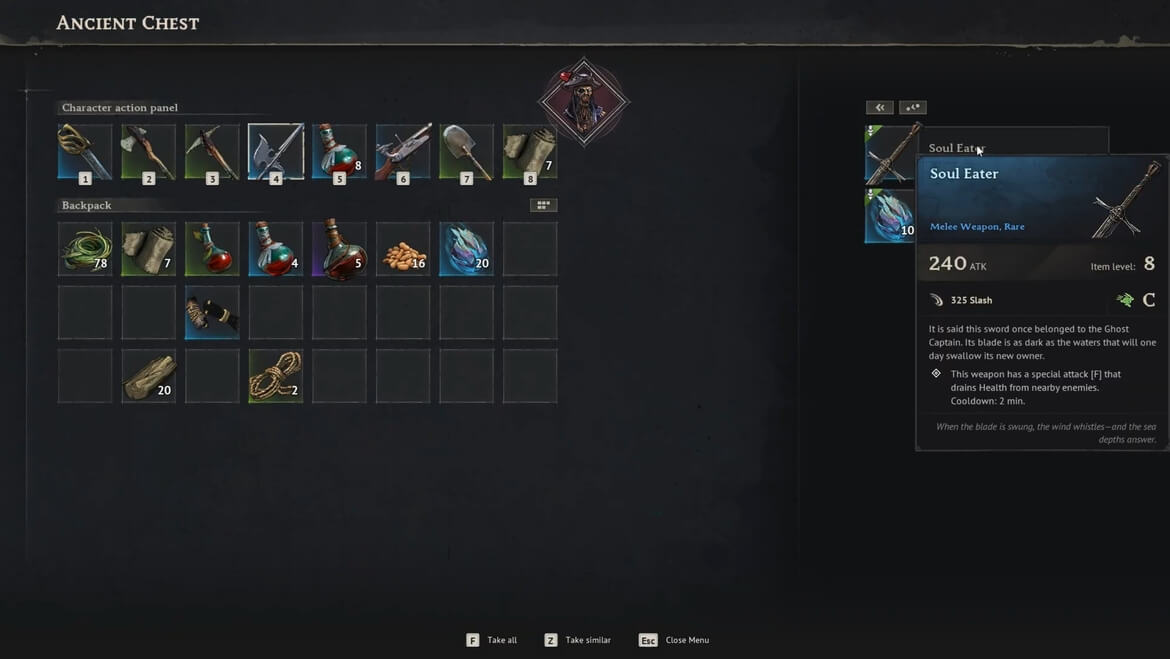Sort the backpack with the grid button
Viewport: 1170px width, 659px height.
(543, 205)
